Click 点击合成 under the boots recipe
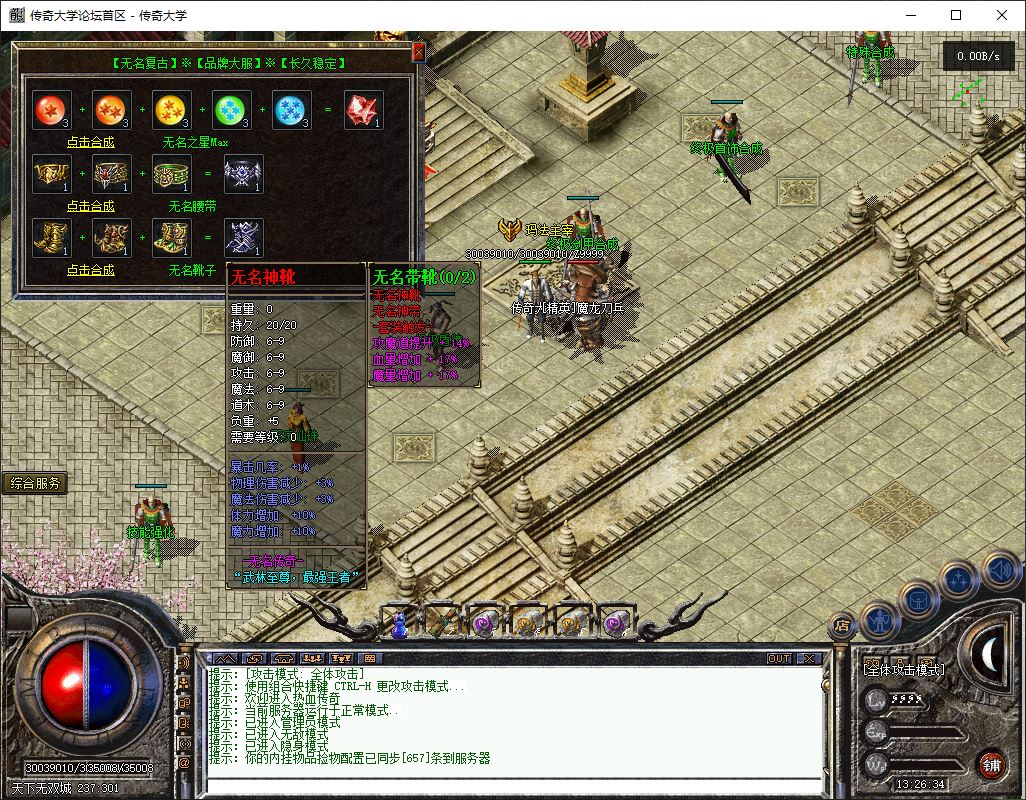The width and height of the screenshot is (1026, 800). [x=90, y=270]
